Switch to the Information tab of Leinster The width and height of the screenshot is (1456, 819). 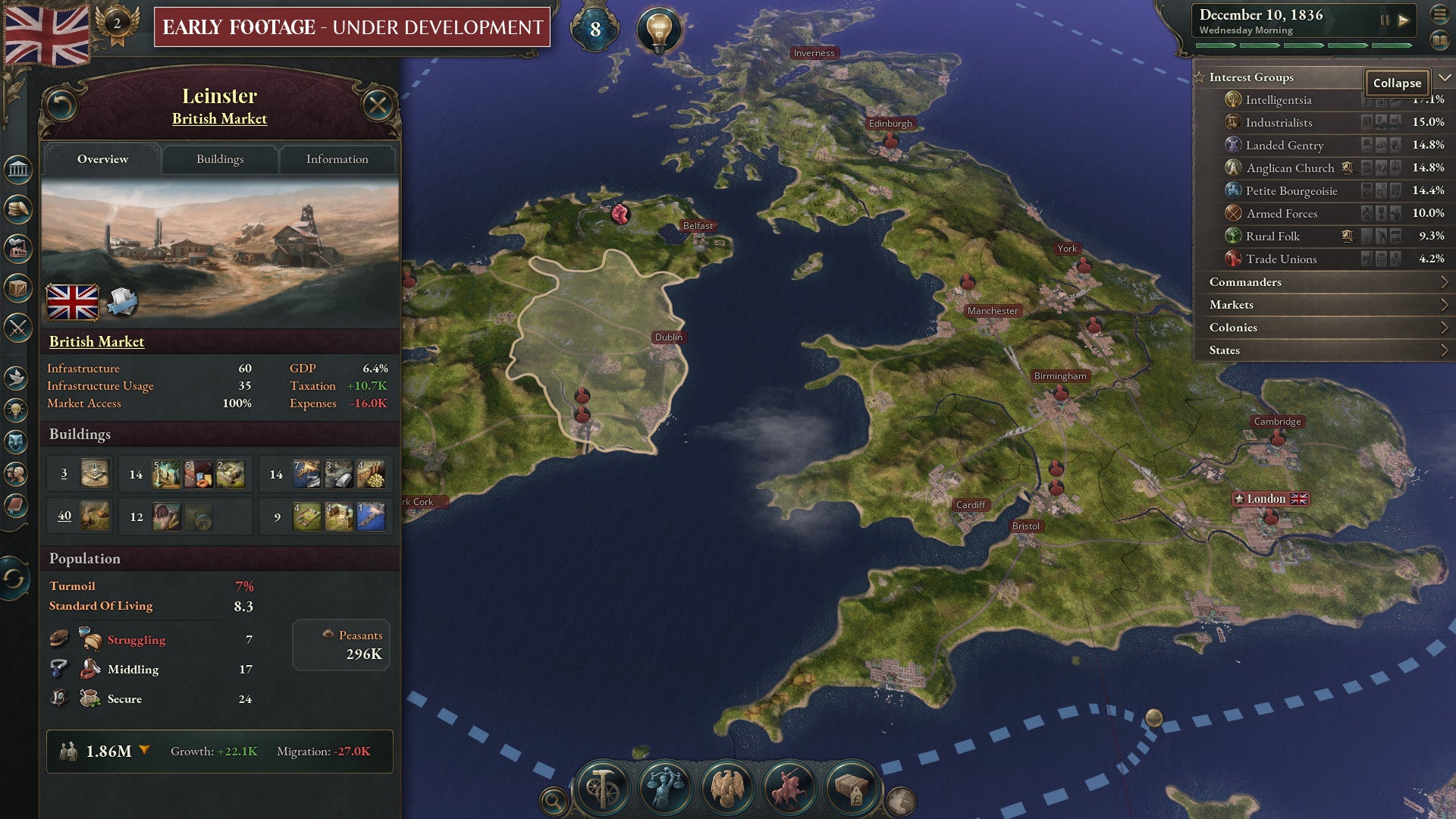tap(337, 159)
